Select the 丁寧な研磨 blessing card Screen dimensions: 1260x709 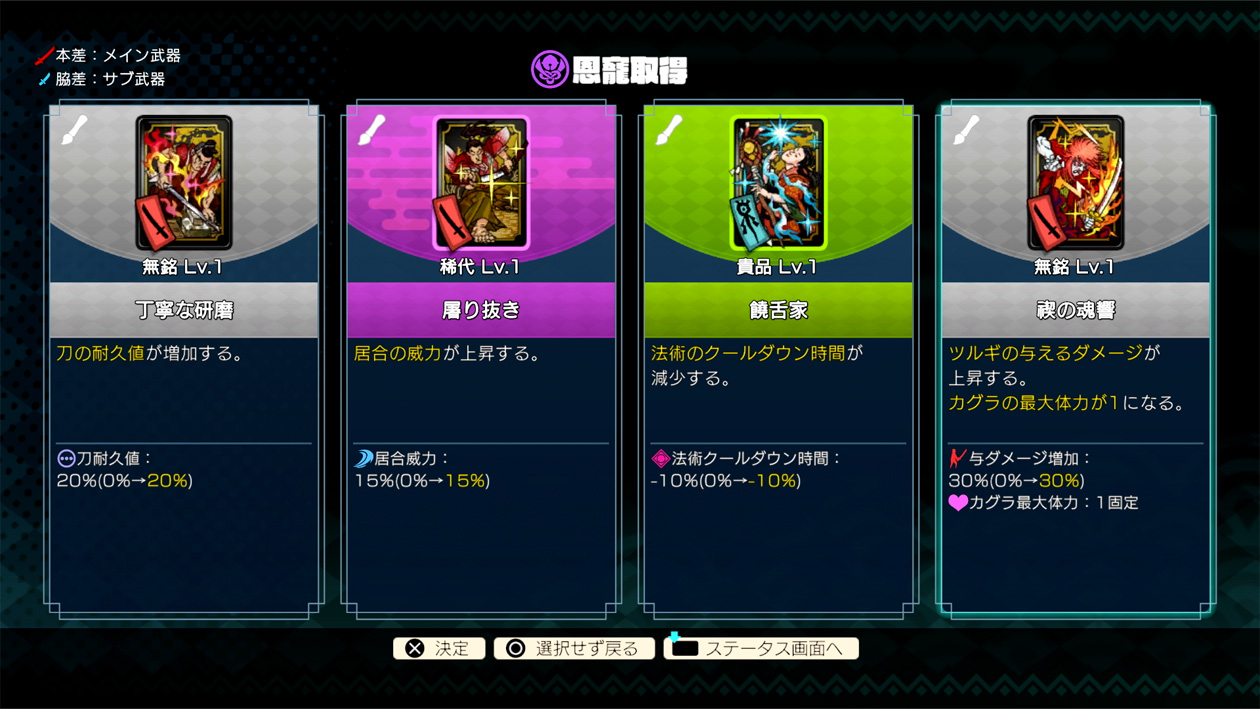(x=184, y=360)
